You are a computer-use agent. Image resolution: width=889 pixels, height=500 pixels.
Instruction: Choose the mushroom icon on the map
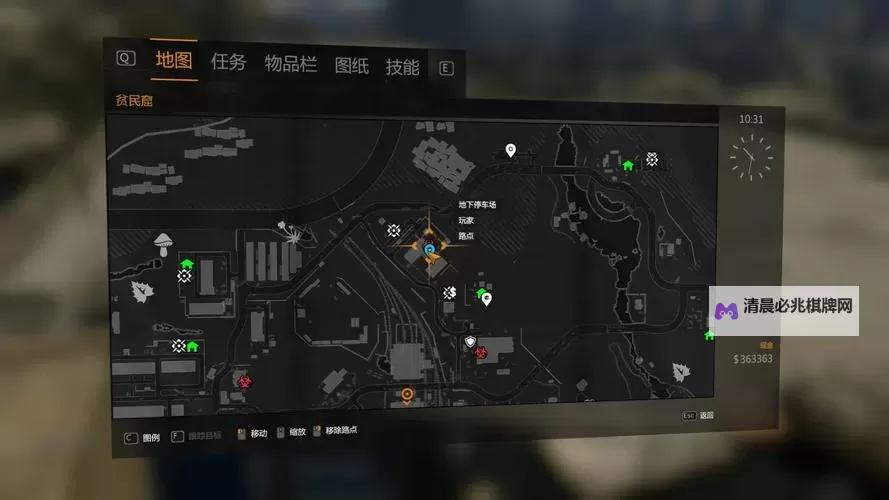click(163, 241)
